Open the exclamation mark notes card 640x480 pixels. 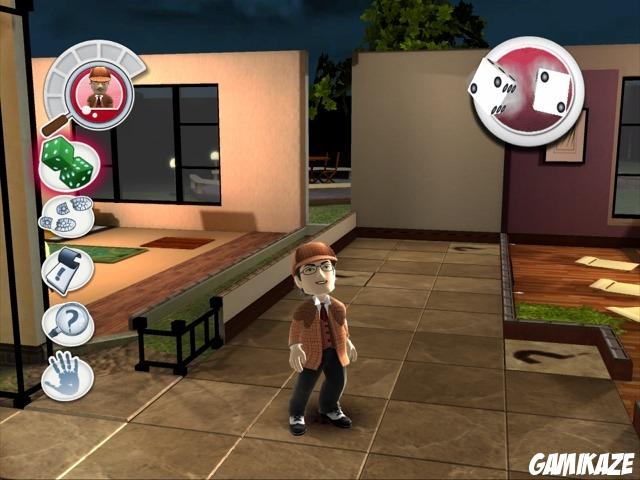(68, 270)
